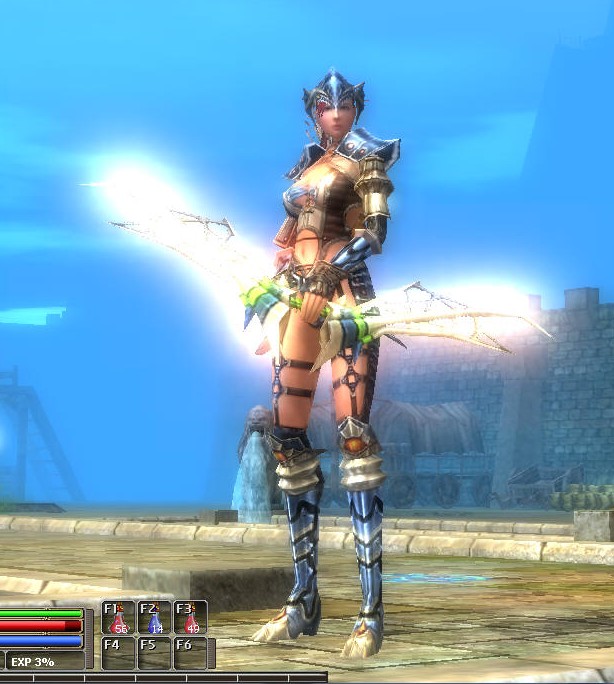This screenshot has width=614, height=684.
Task: Use the red potion in slot F3
Action: point(190,618)
